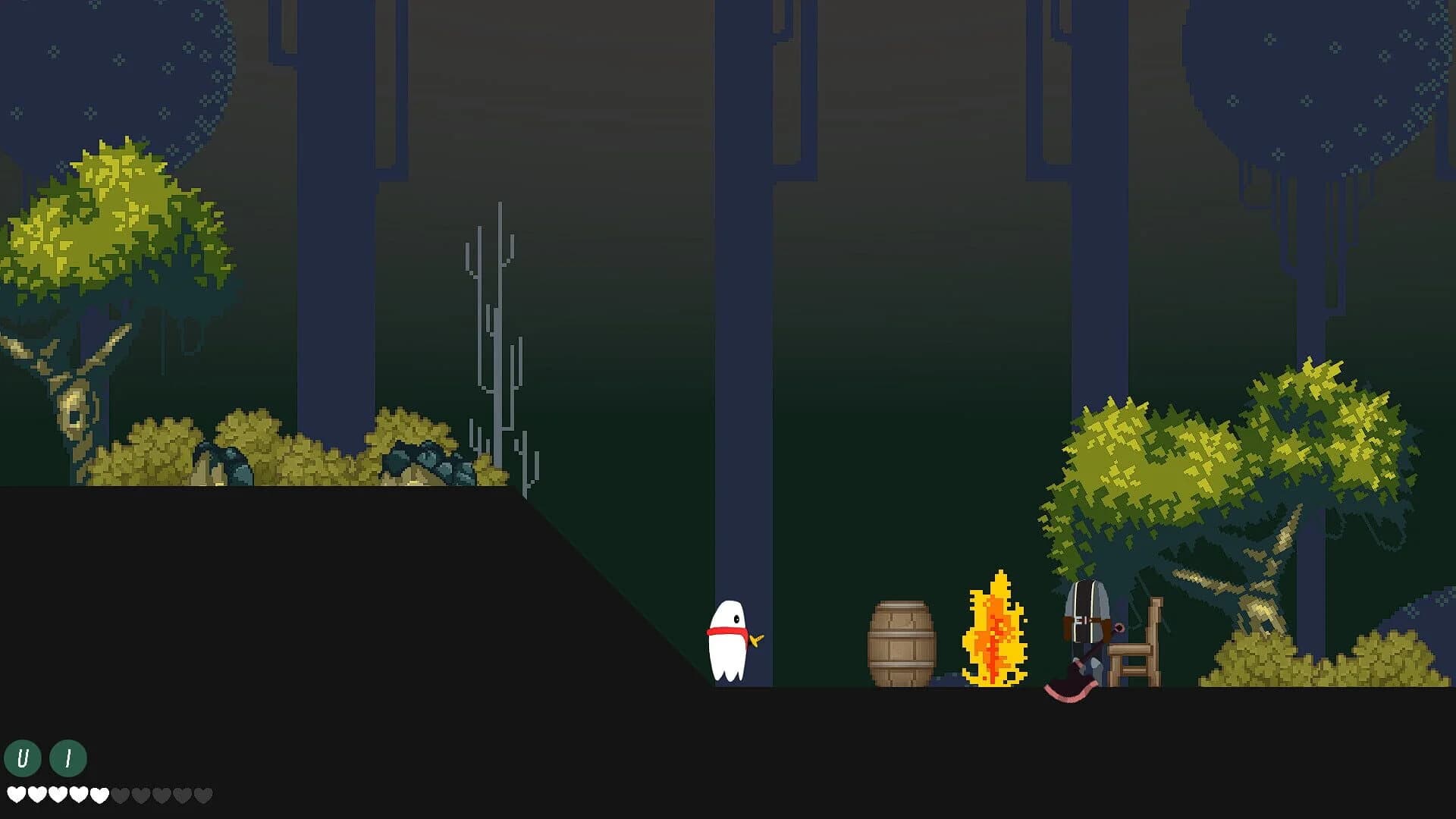Click the wooden chair
1456x819 pixels.
1132,654
